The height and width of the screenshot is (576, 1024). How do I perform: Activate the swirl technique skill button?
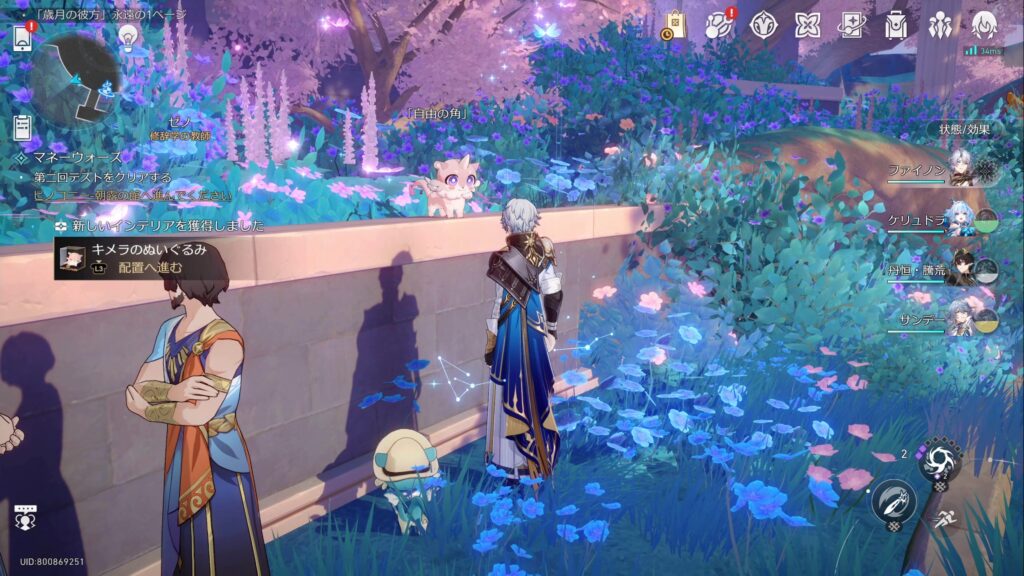(x=940, y=461)
